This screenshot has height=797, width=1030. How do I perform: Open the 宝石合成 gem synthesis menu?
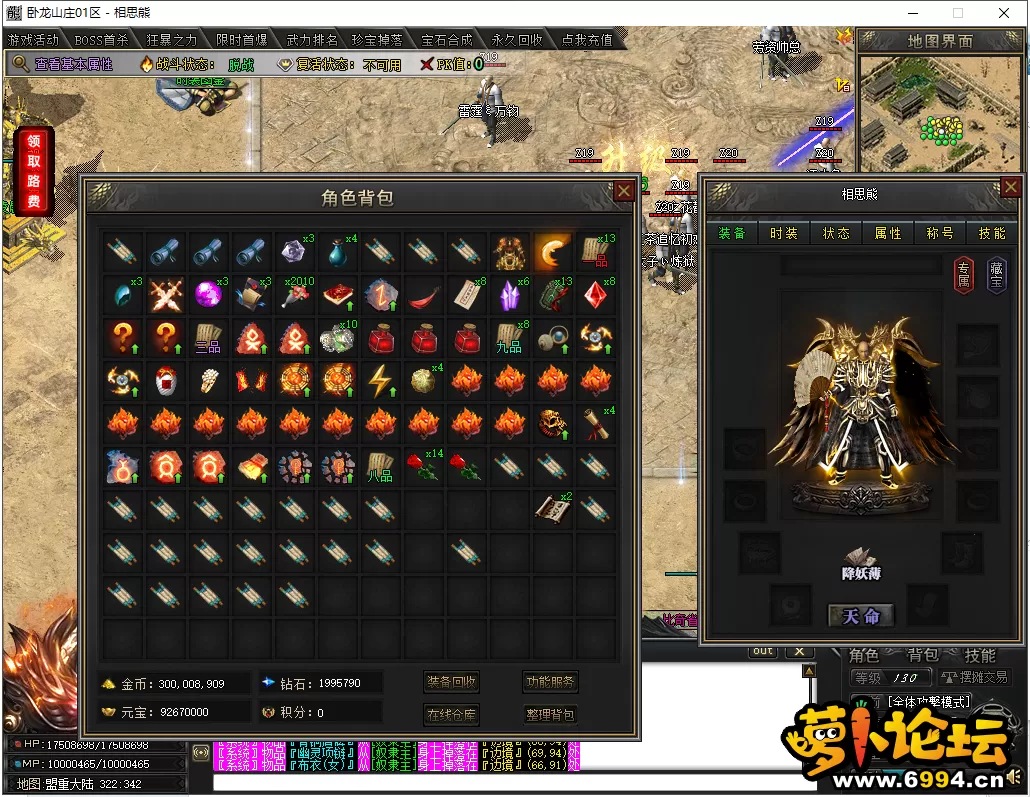447,40
